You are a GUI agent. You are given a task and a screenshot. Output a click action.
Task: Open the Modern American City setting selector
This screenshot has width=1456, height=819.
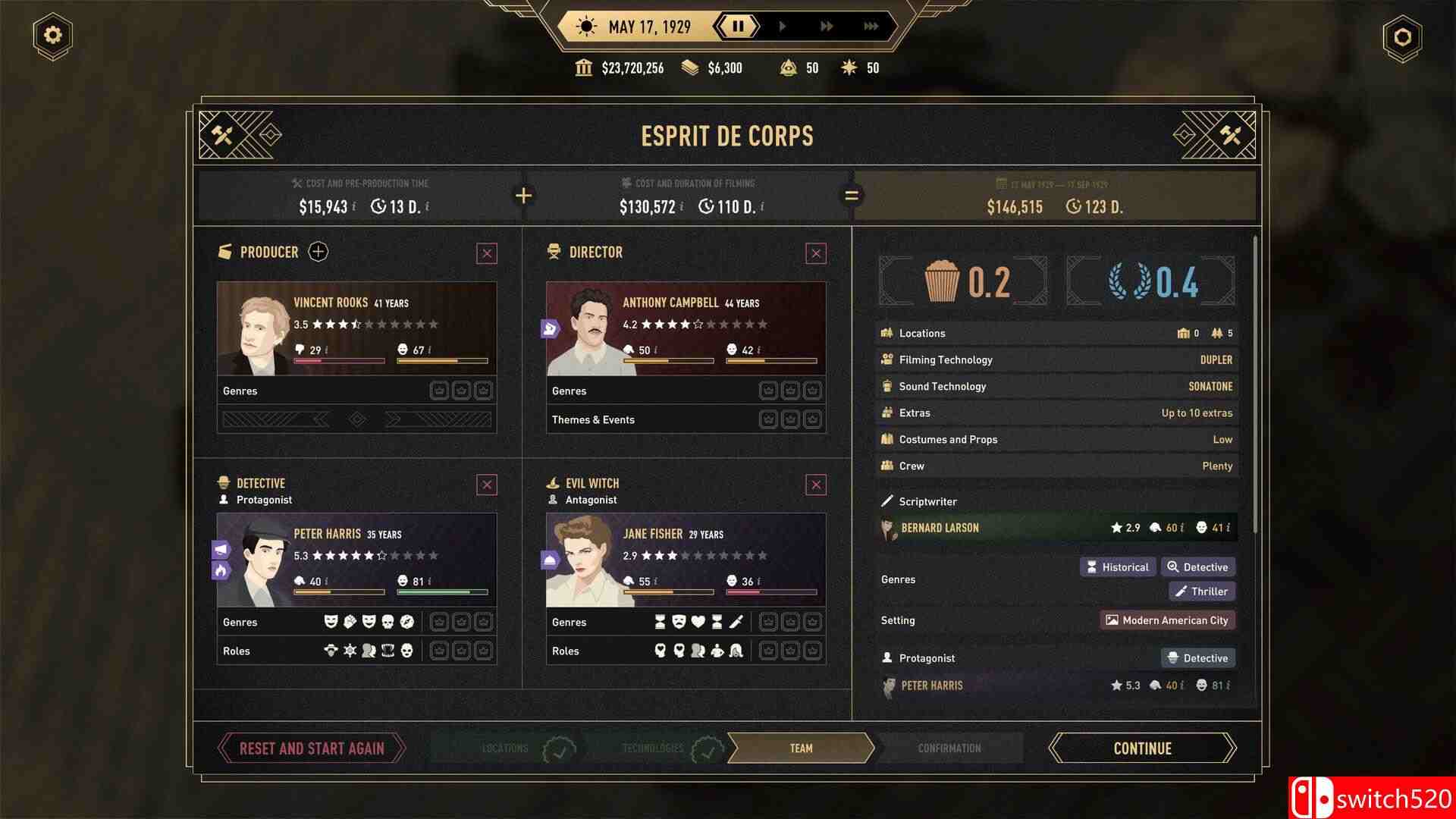pyautogui.click(x=1167, y=620)
